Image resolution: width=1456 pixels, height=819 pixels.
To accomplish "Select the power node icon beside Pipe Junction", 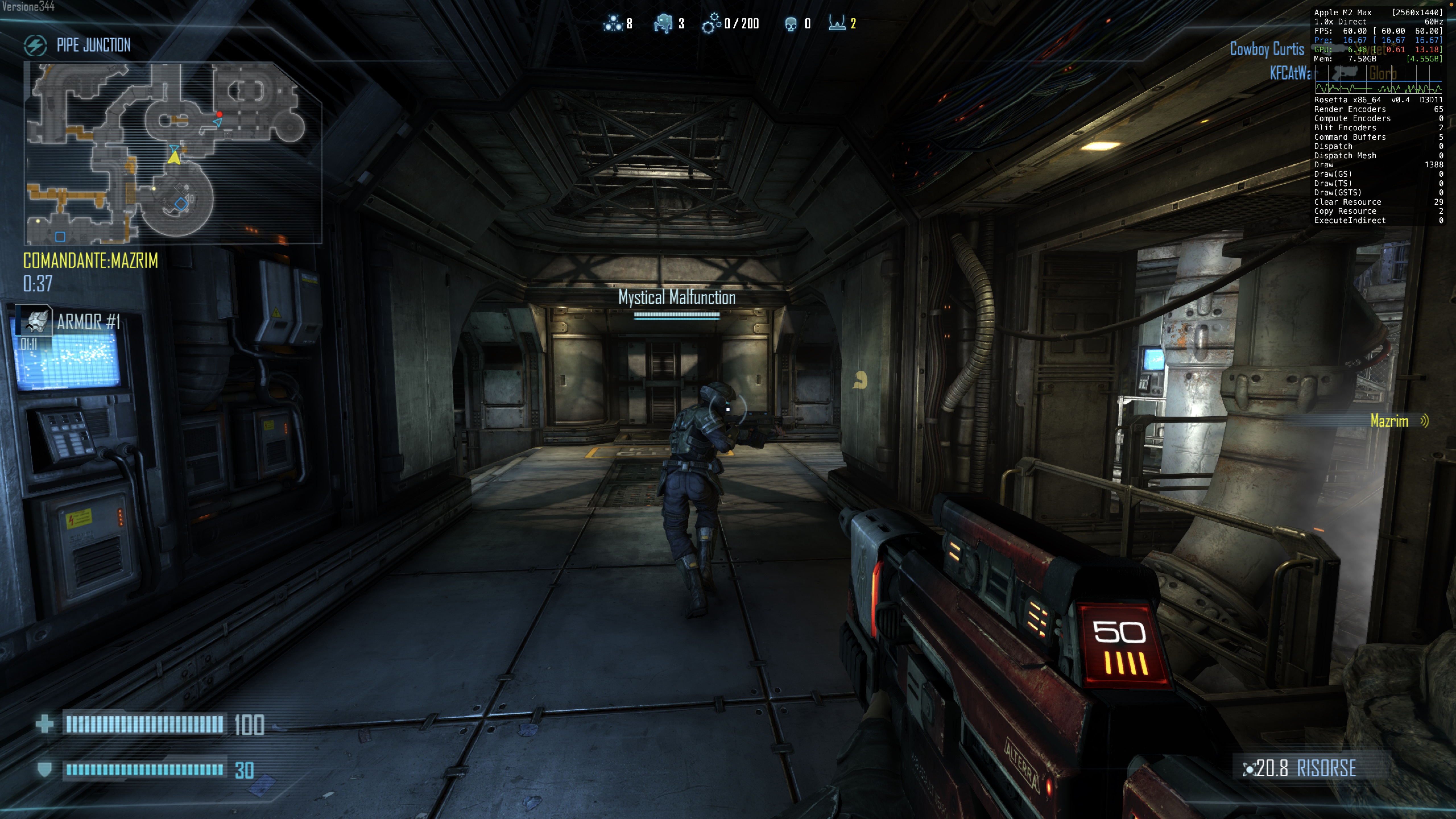I will point(35,45).
